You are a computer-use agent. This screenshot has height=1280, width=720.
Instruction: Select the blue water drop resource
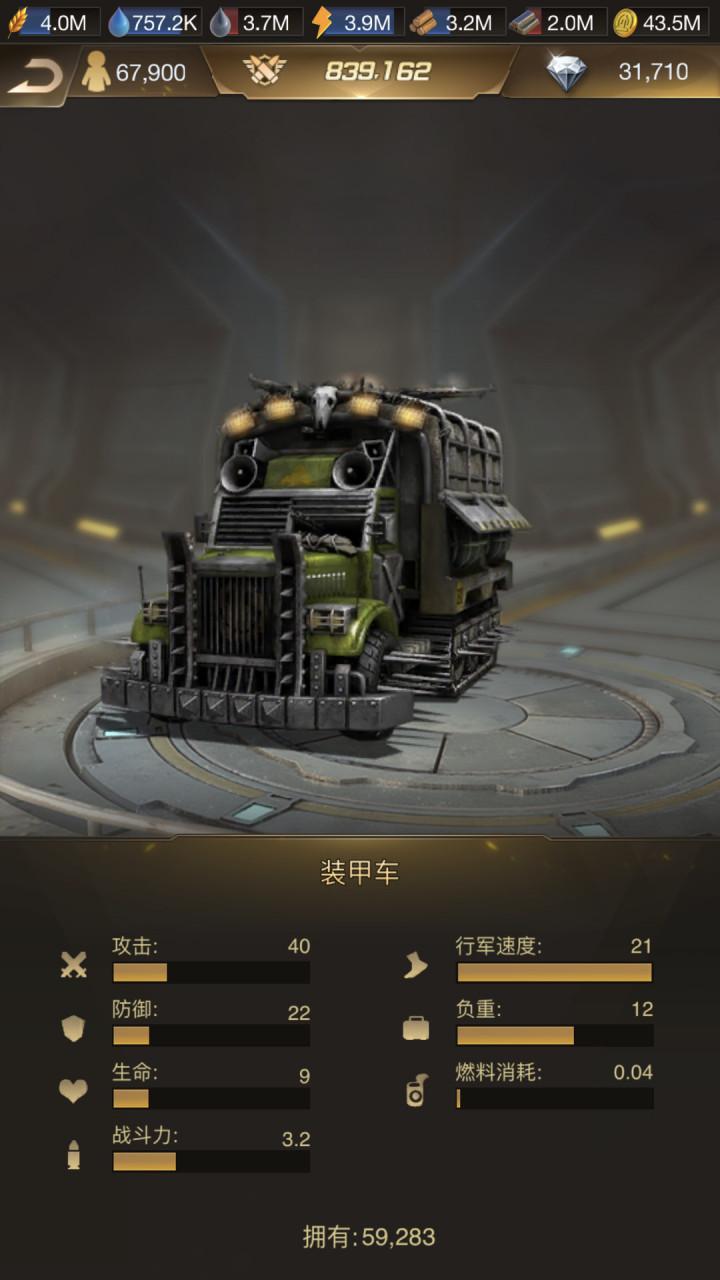tap(154, 22)
